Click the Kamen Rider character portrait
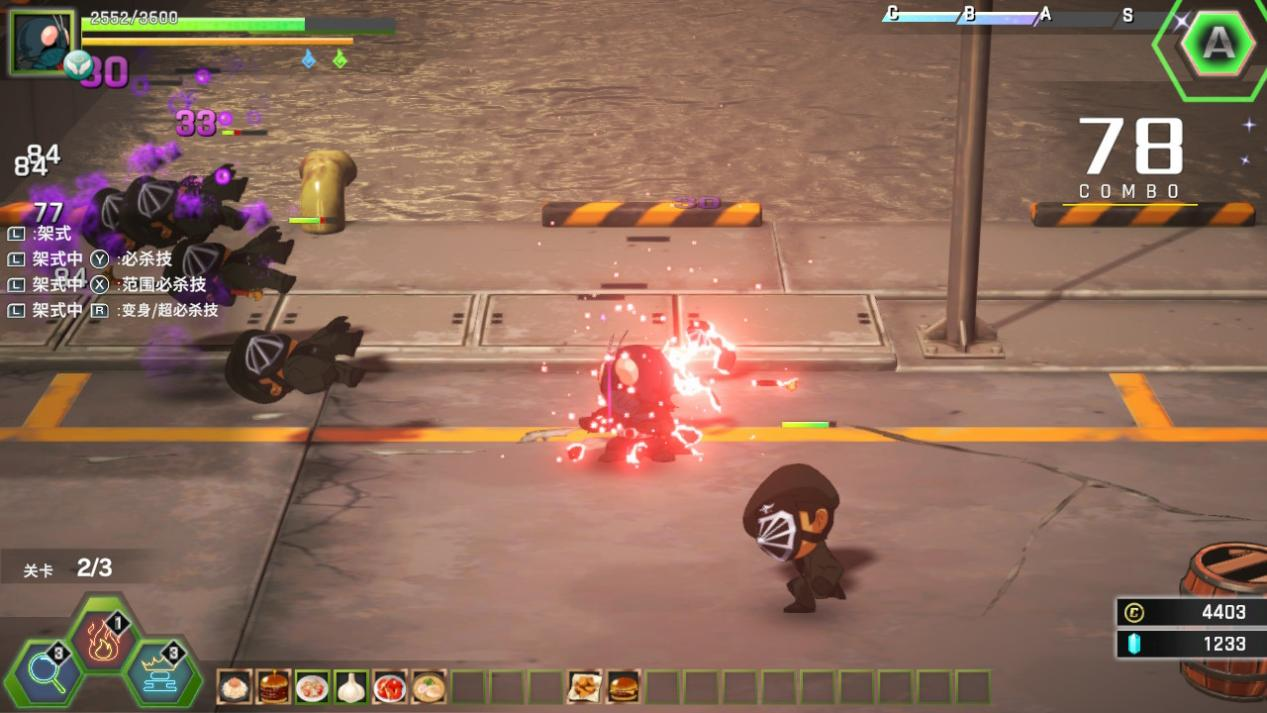This screenshot has height=713, width=1267. [41, 40]
